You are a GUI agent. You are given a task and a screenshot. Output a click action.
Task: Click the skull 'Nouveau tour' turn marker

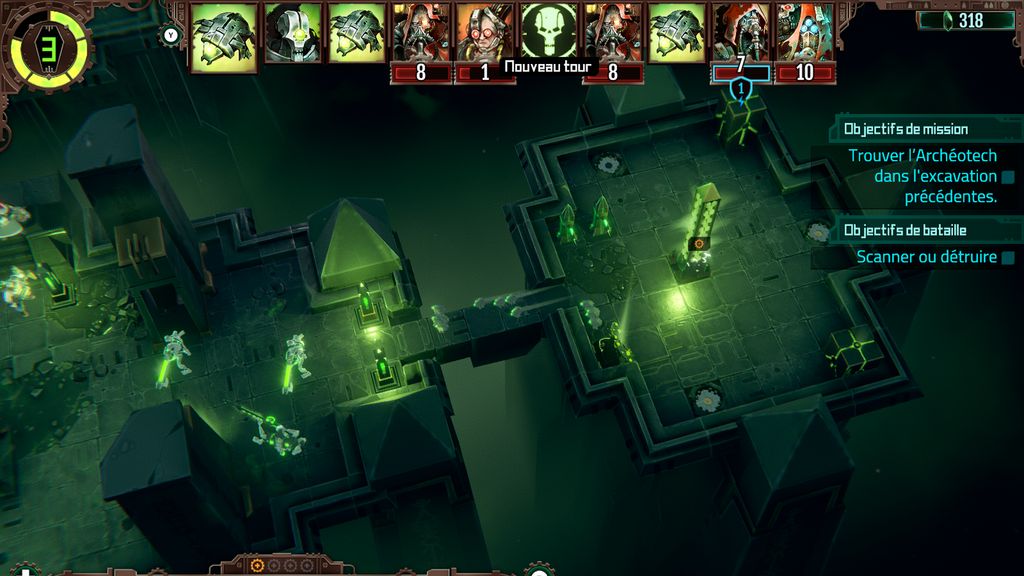[x=549, y=32]
